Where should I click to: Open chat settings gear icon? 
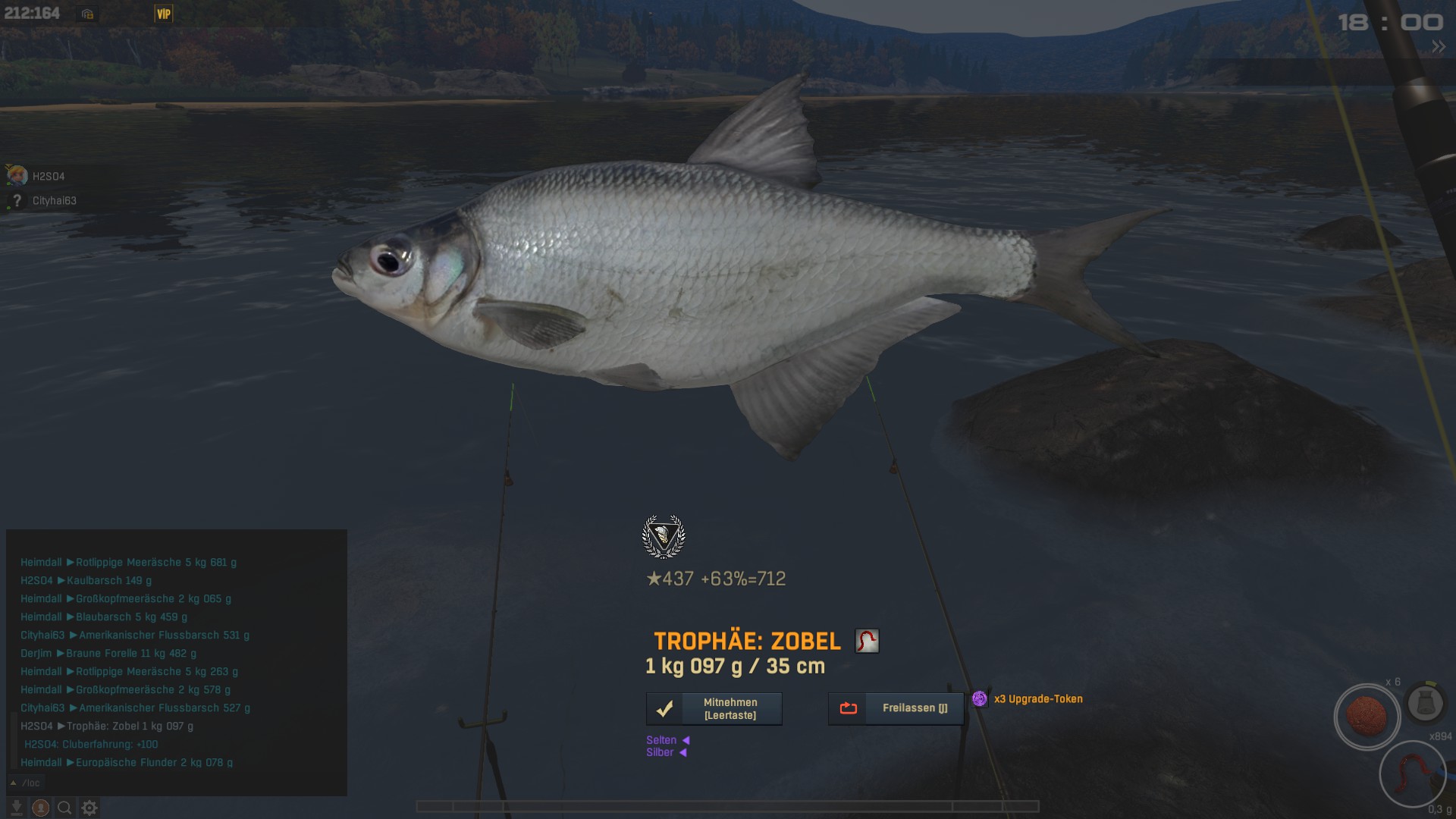89,808
